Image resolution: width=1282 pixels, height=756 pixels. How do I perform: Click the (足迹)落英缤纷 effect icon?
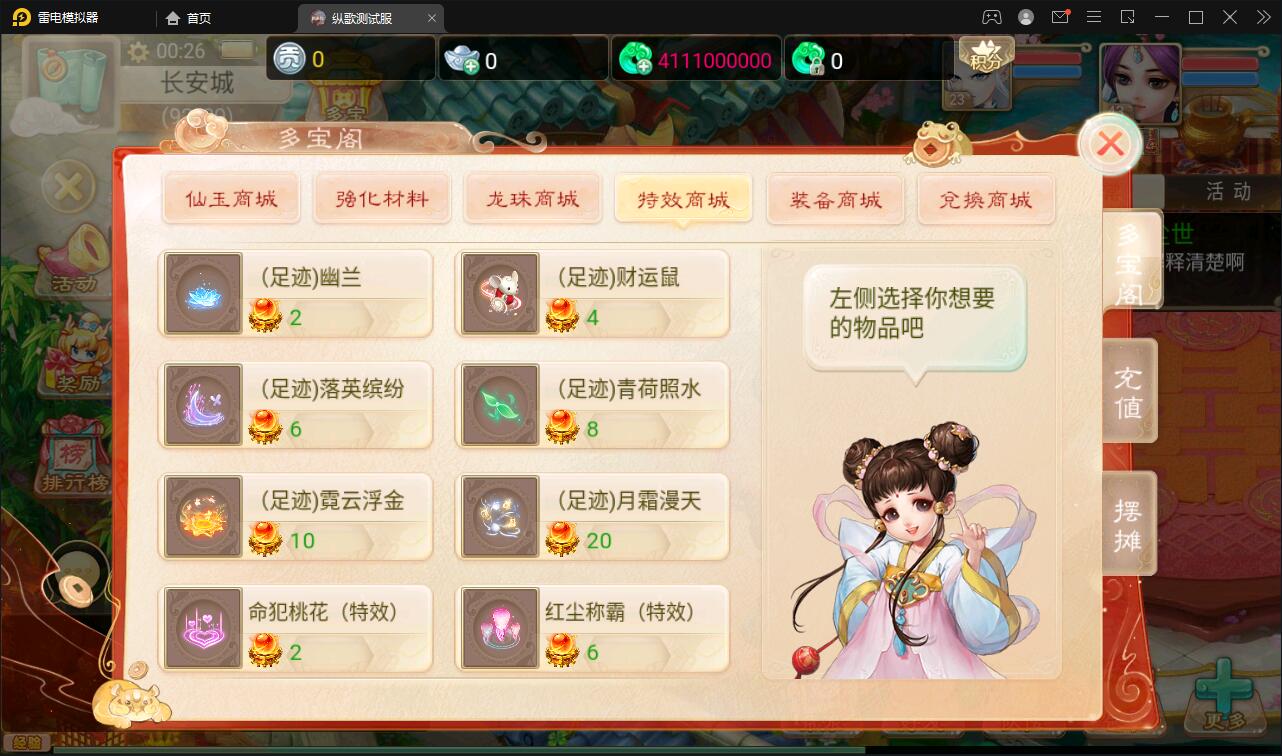click(203, 404)
